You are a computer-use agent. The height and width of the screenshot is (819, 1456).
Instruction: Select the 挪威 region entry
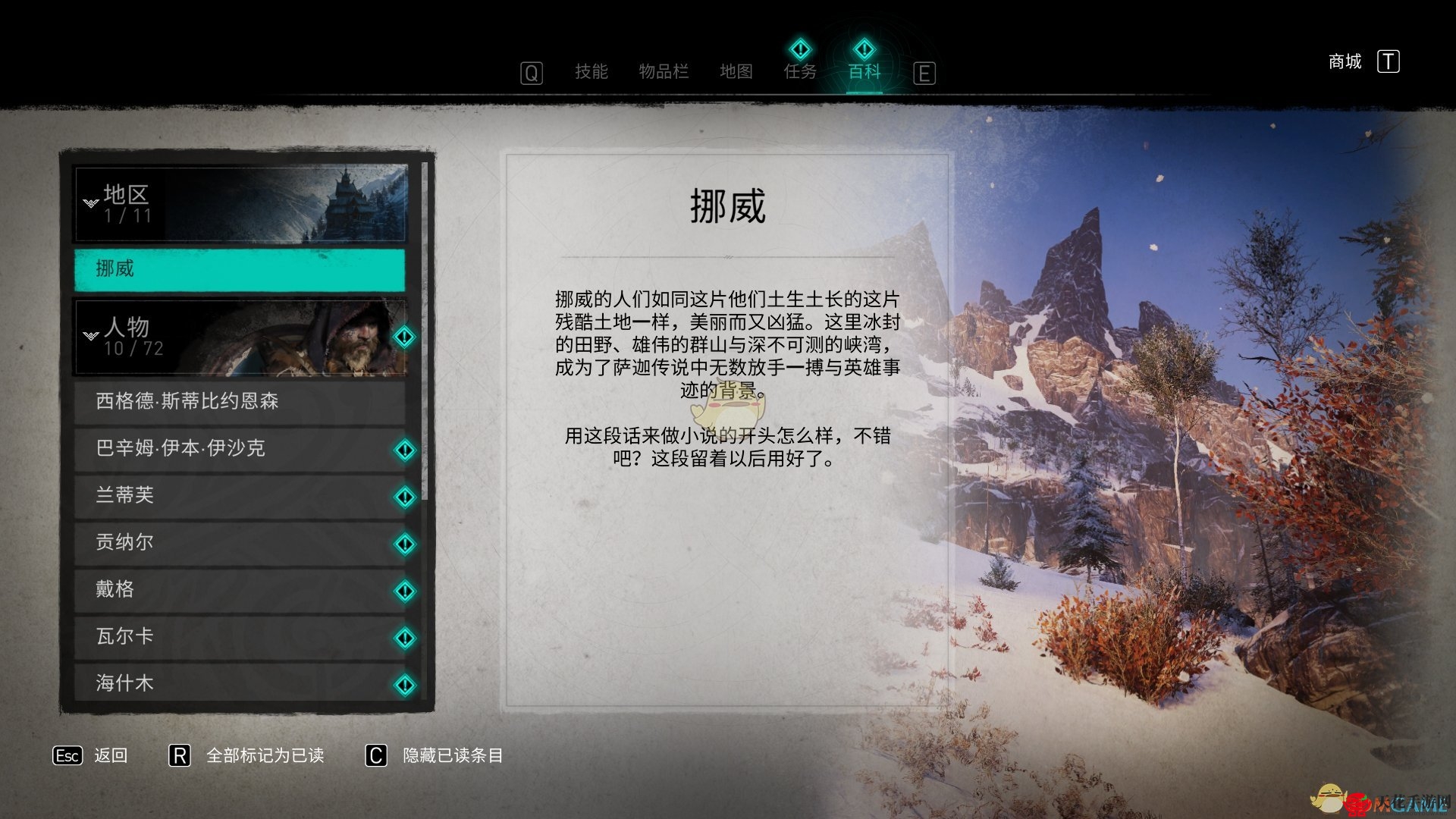240,269
